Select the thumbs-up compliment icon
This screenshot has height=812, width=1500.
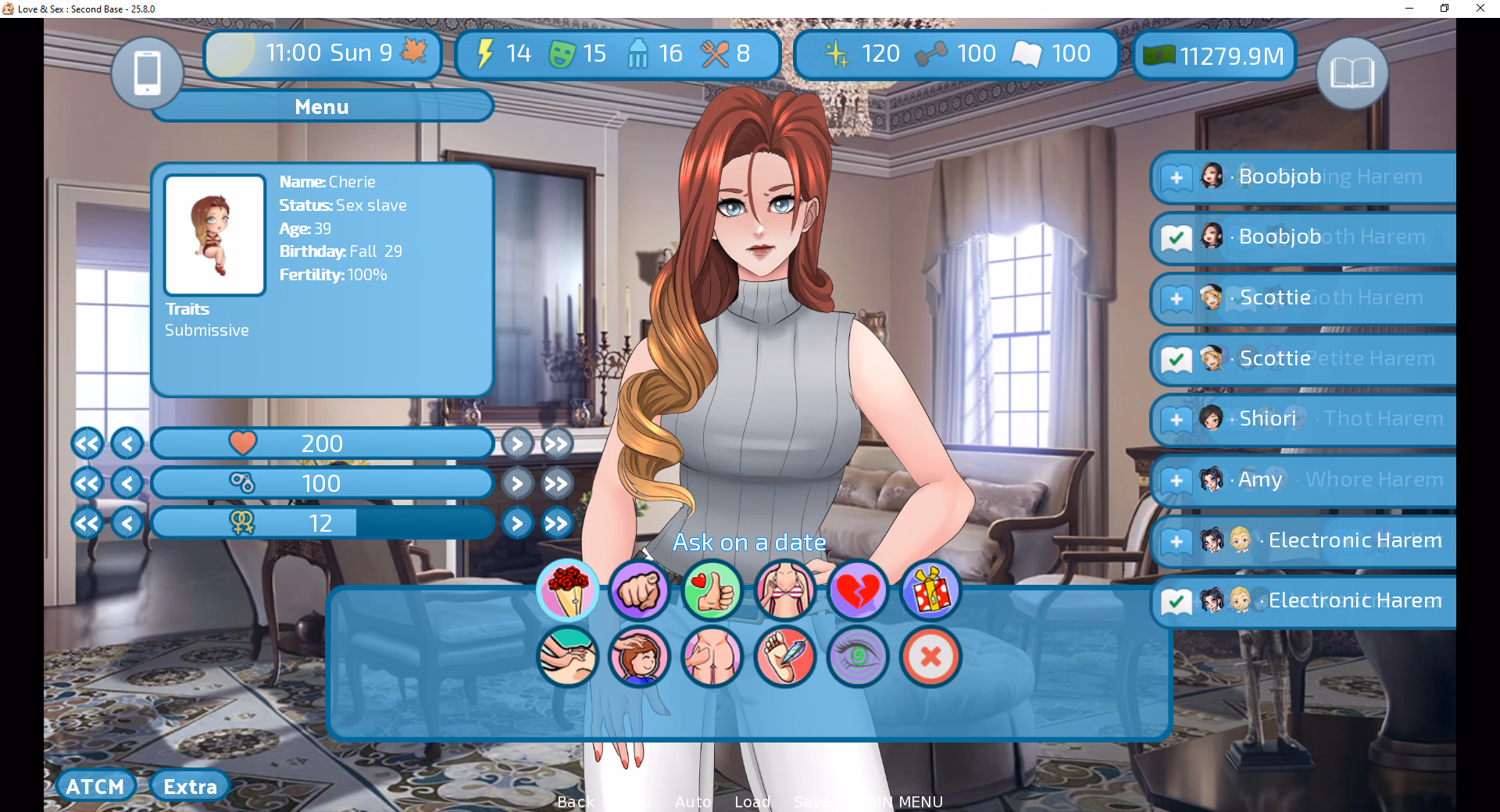pyautogui.click(x=712, y=591)
